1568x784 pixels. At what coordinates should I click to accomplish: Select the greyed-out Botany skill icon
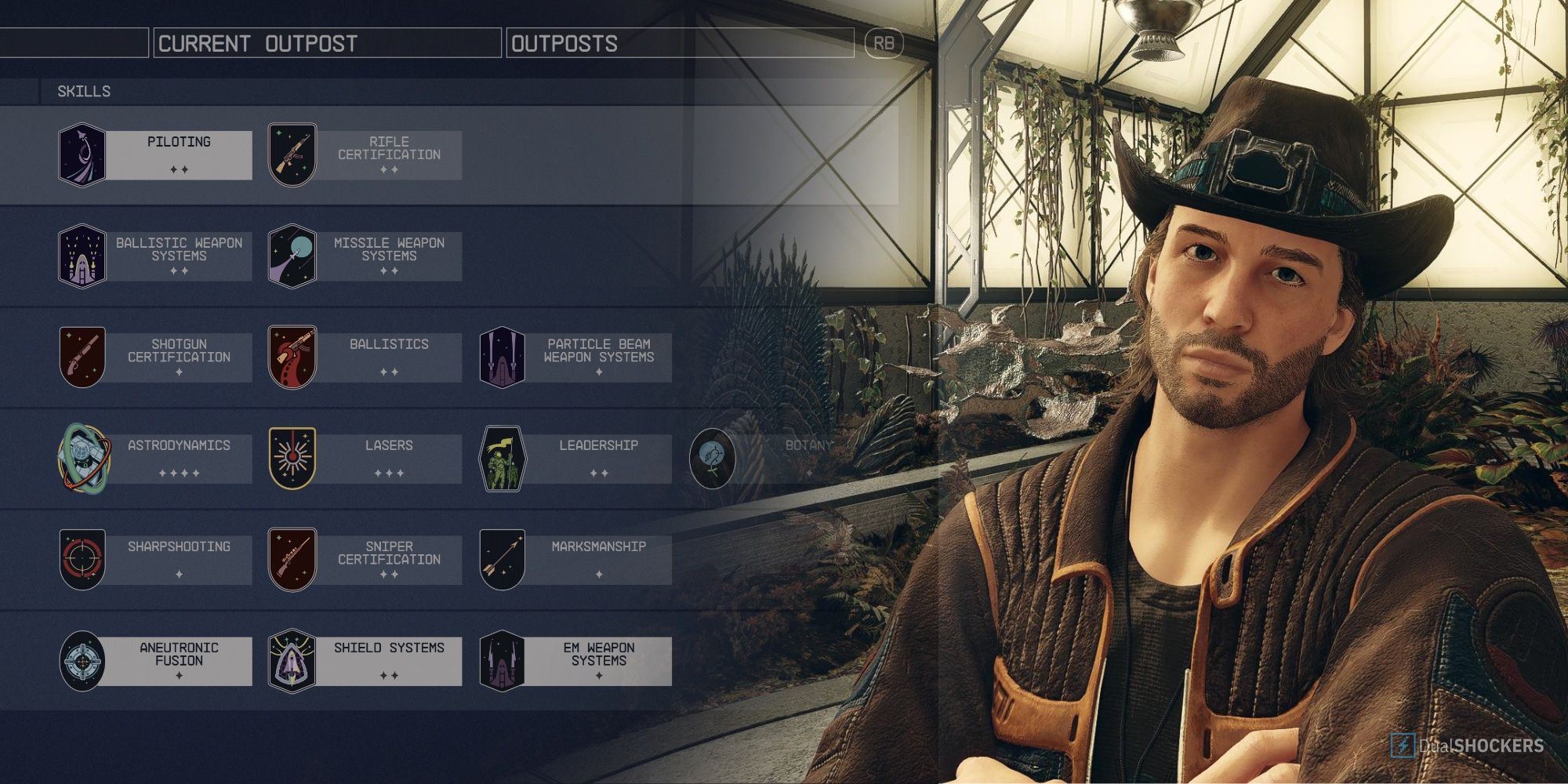coord(713,457)
